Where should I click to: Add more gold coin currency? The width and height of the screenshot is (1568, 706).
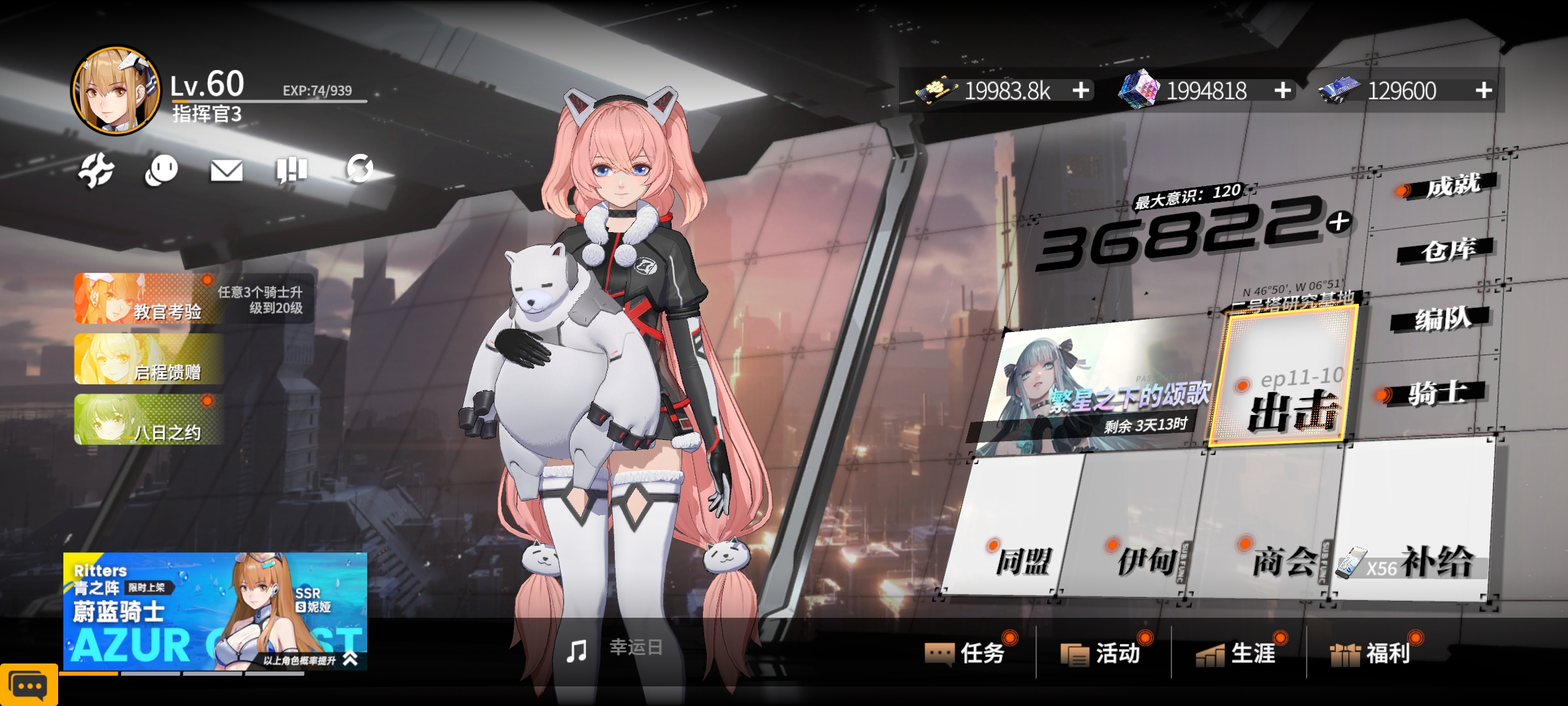pyautogui.click(x=1081, y=90)
